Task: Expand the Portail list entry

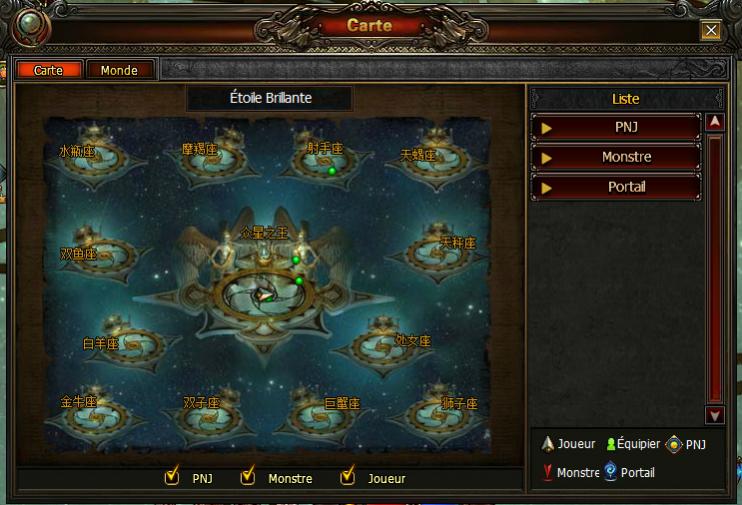Action: (615, 187)
